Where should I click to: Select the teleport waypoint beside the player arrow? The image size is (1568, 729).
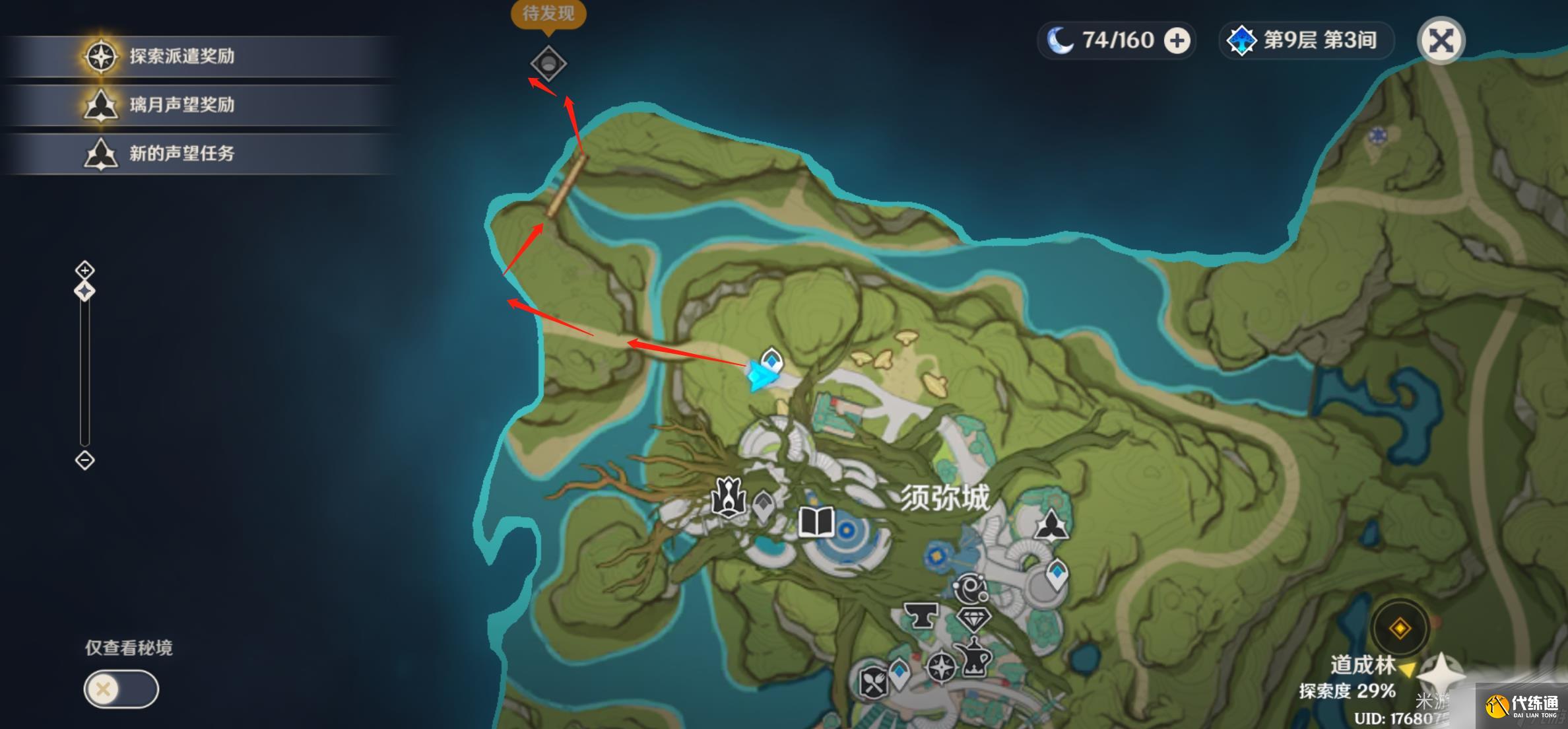coord(771,361)
